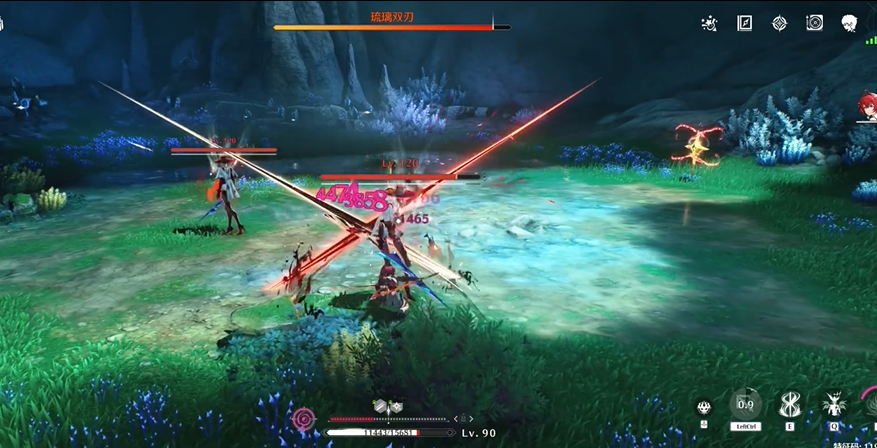This screenshot has height=448, width=877.
Task: Use the lotus-shaped utility icon
Action: pos(704,407)
